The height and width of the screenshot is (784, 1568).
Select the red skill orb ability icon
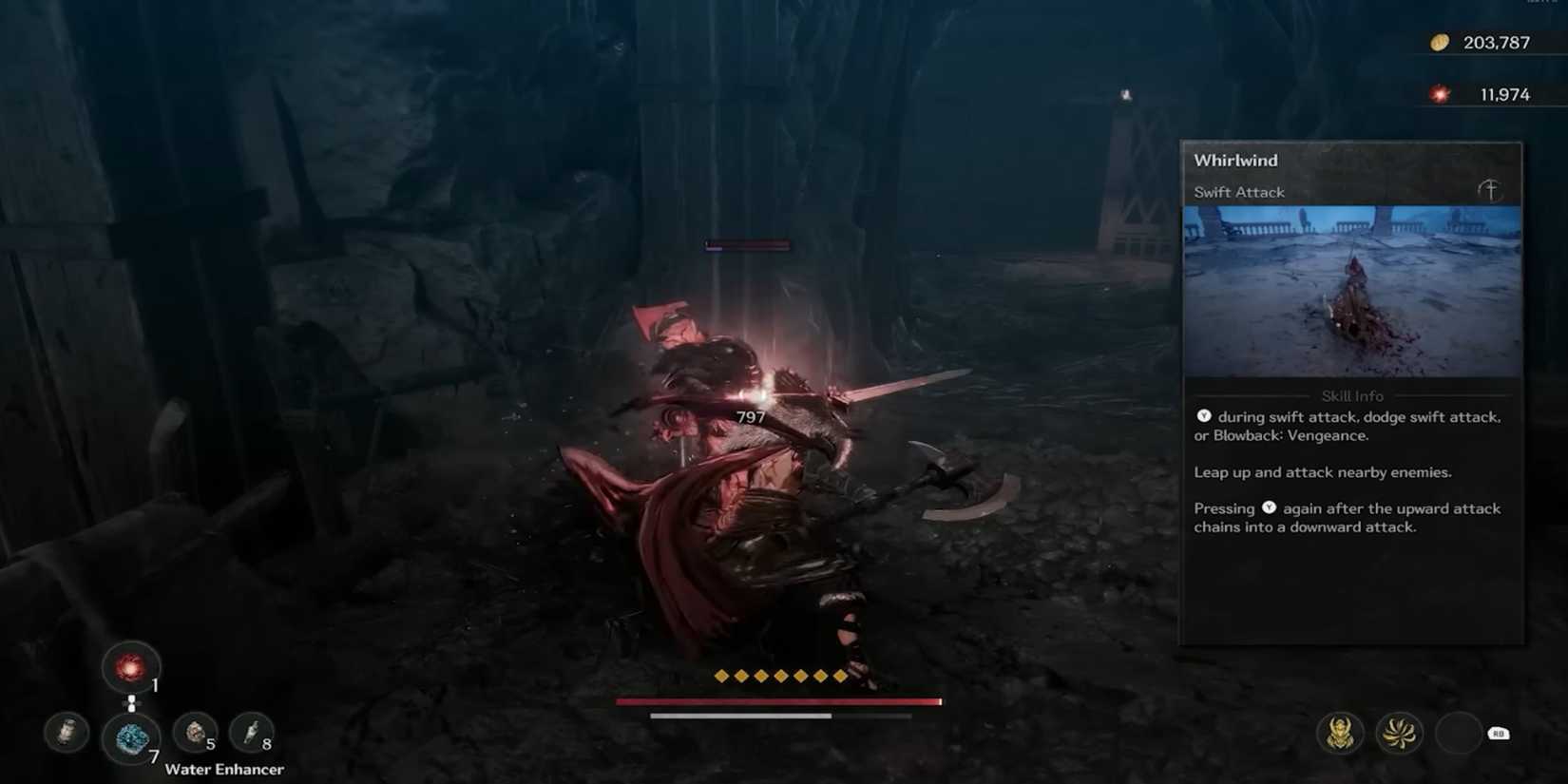click(130, 667)
